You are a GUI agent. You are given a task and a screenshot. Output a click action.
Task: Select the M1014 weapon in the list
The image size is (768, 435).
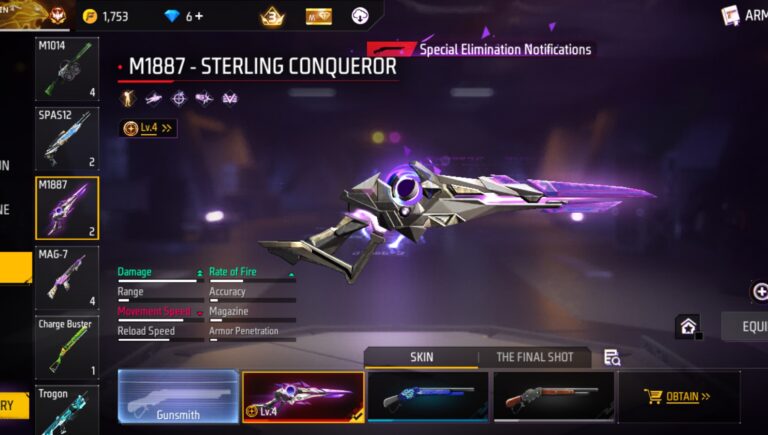[x=67, y=68]
